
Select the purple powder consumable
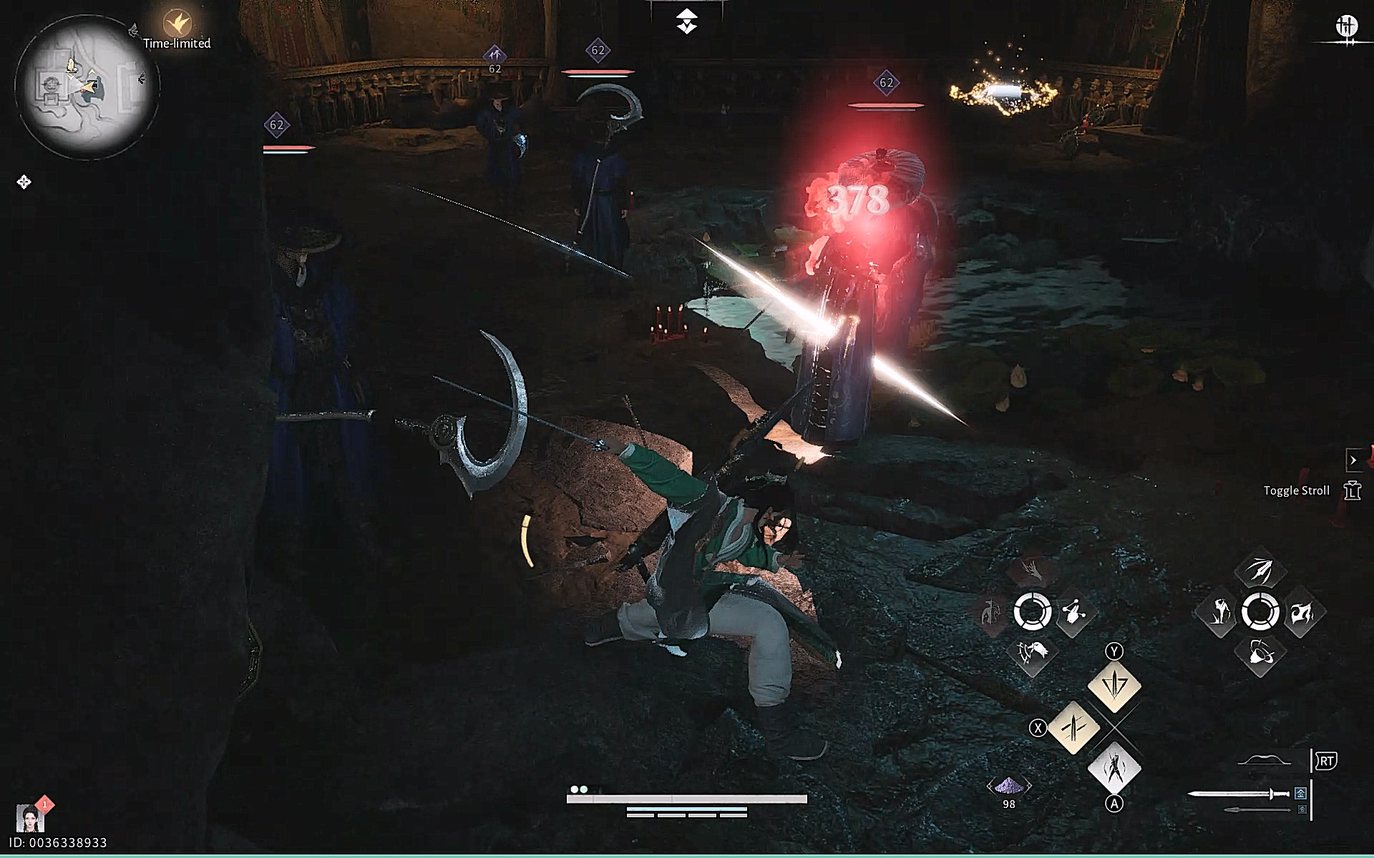click(1009, 786)
